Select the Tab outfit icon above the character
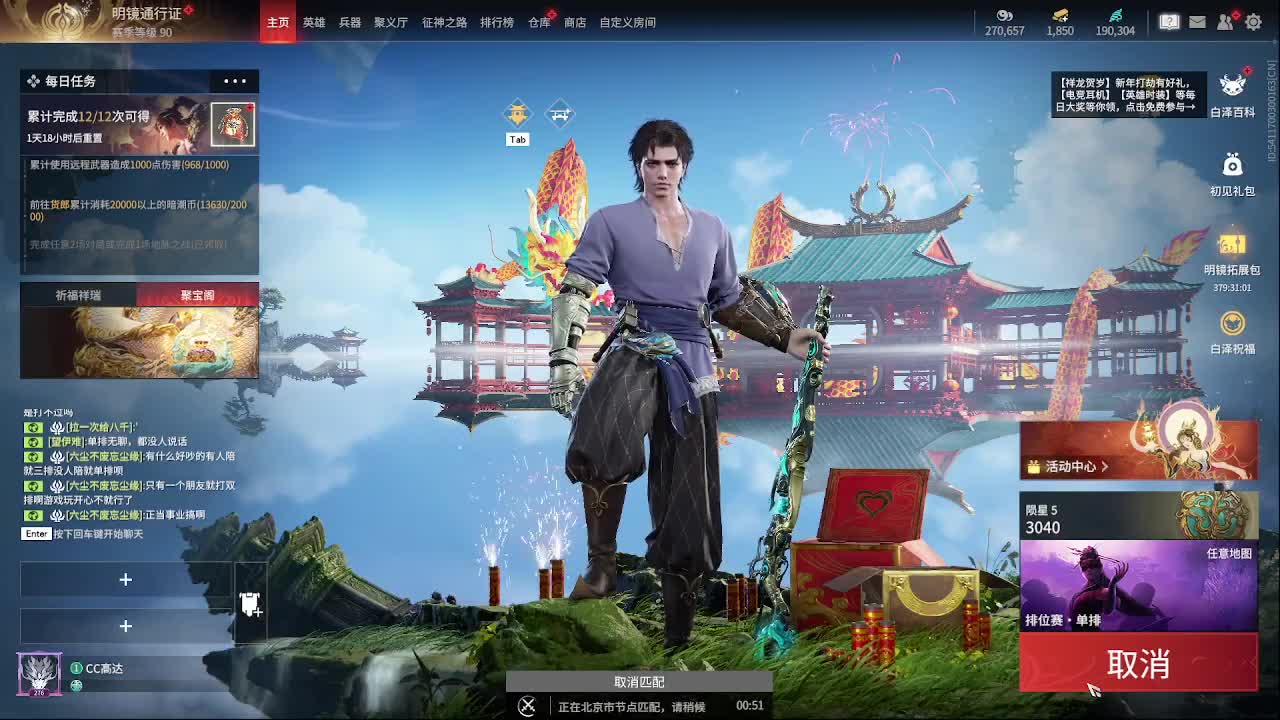This screenshot has height=720, width=1280. pos(517,115)
